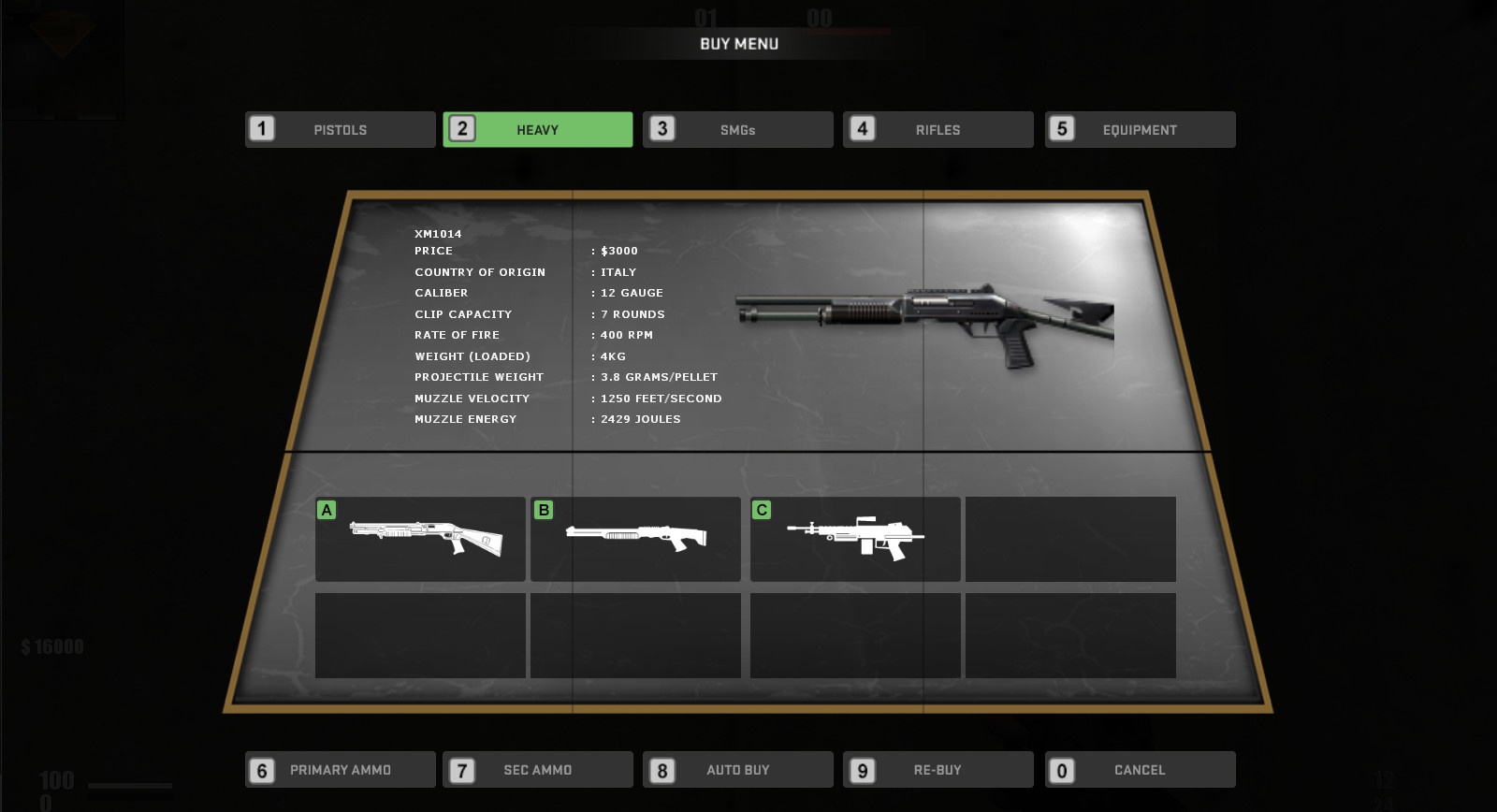Select the XM1014 shotgun in slot B
Image resolution: width=1497 pixels, height=812 pixels.
635,539
